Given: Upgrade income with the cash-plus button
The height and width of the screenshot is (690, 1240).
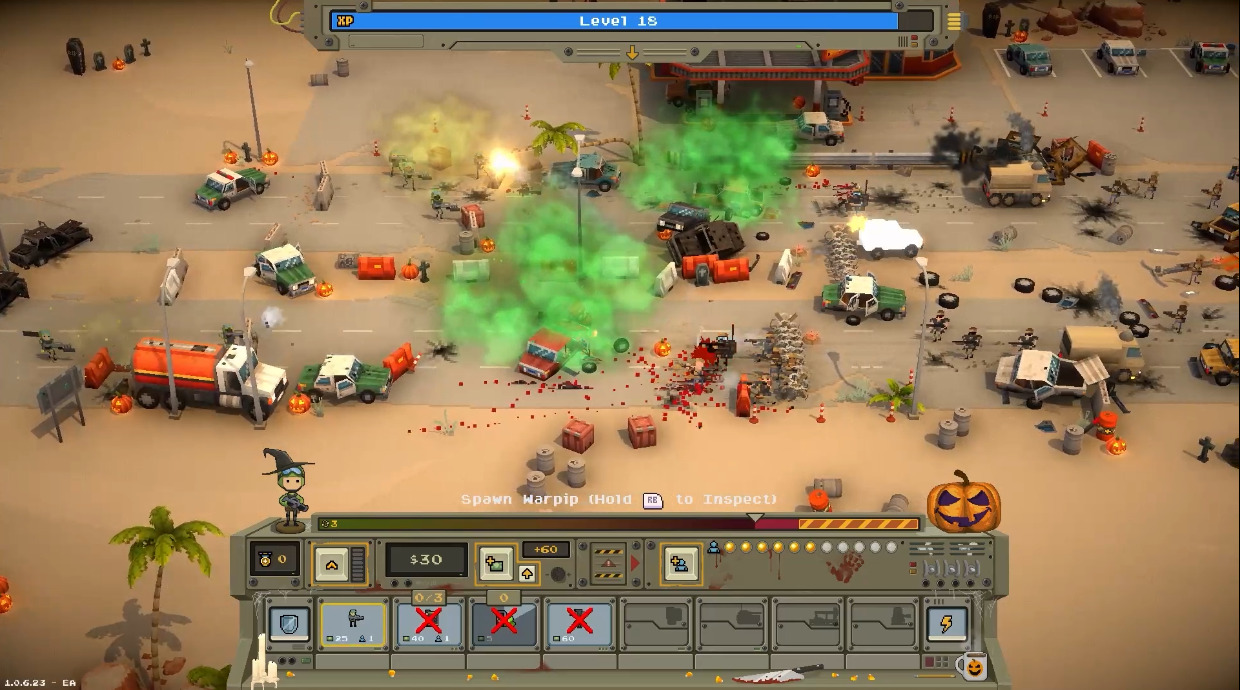Looking at the screenshot, I should tap(496, 563).
